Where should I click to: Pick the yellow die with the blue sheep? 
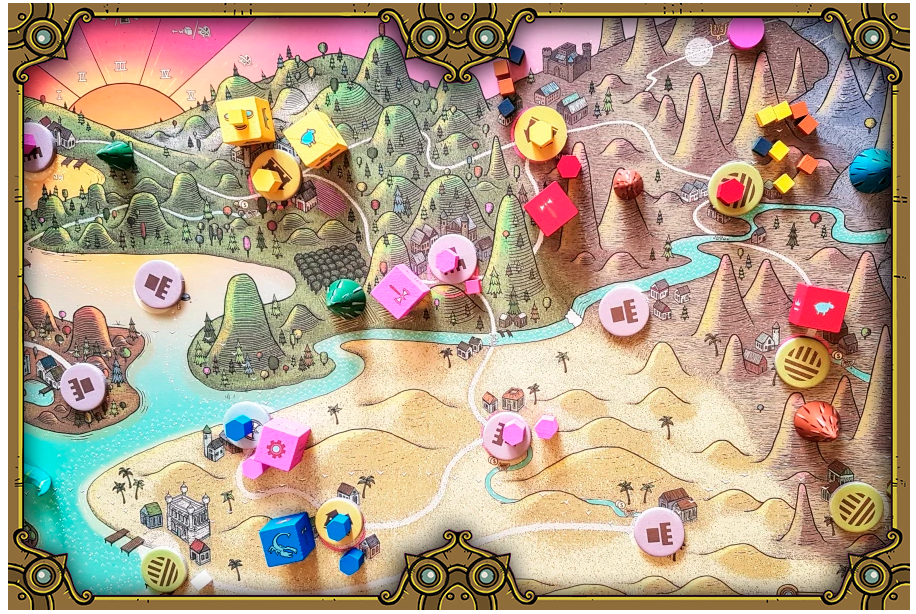[x=314, y=140]
